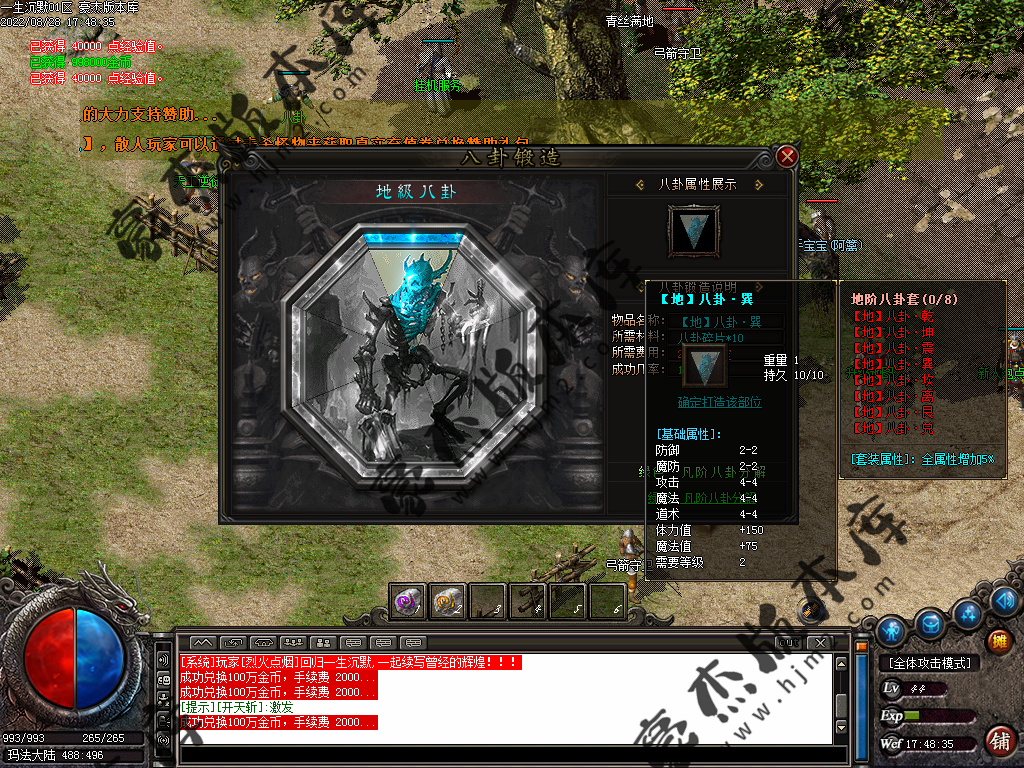
Task: Use the orange scroll in hotbar slot 2
Action: pyautogui.click(x=448, y=601)
